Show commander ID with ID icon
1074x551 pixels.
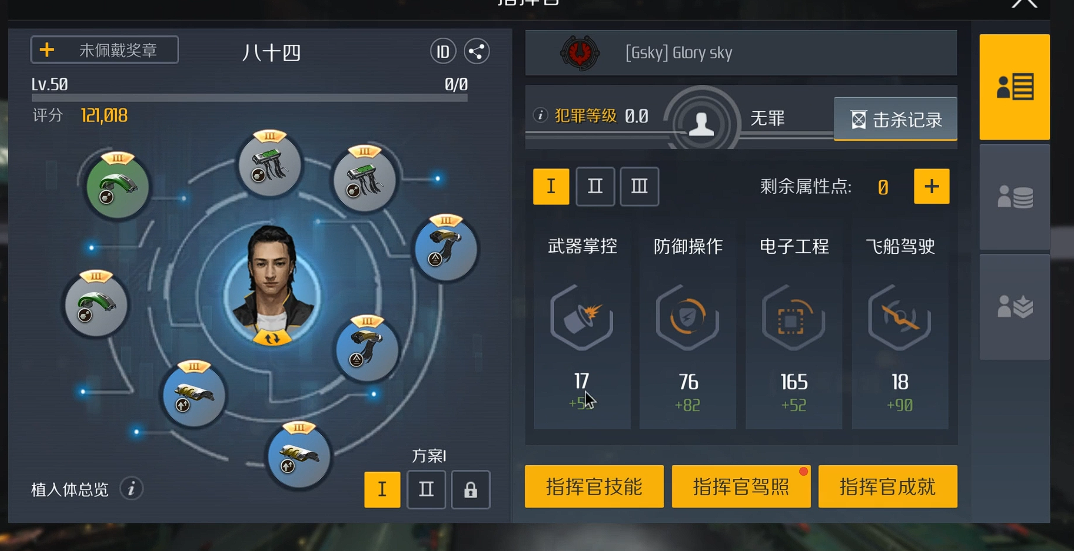click(x=443, y=51)
